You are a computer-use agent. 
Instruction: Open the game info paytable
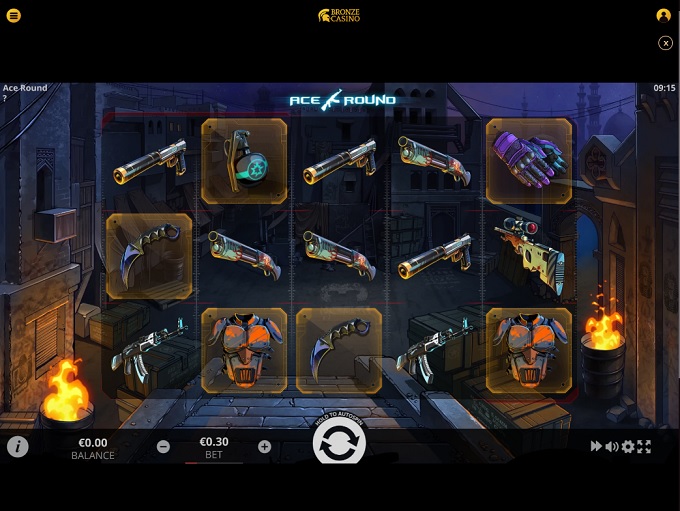(x=18, y=447)
